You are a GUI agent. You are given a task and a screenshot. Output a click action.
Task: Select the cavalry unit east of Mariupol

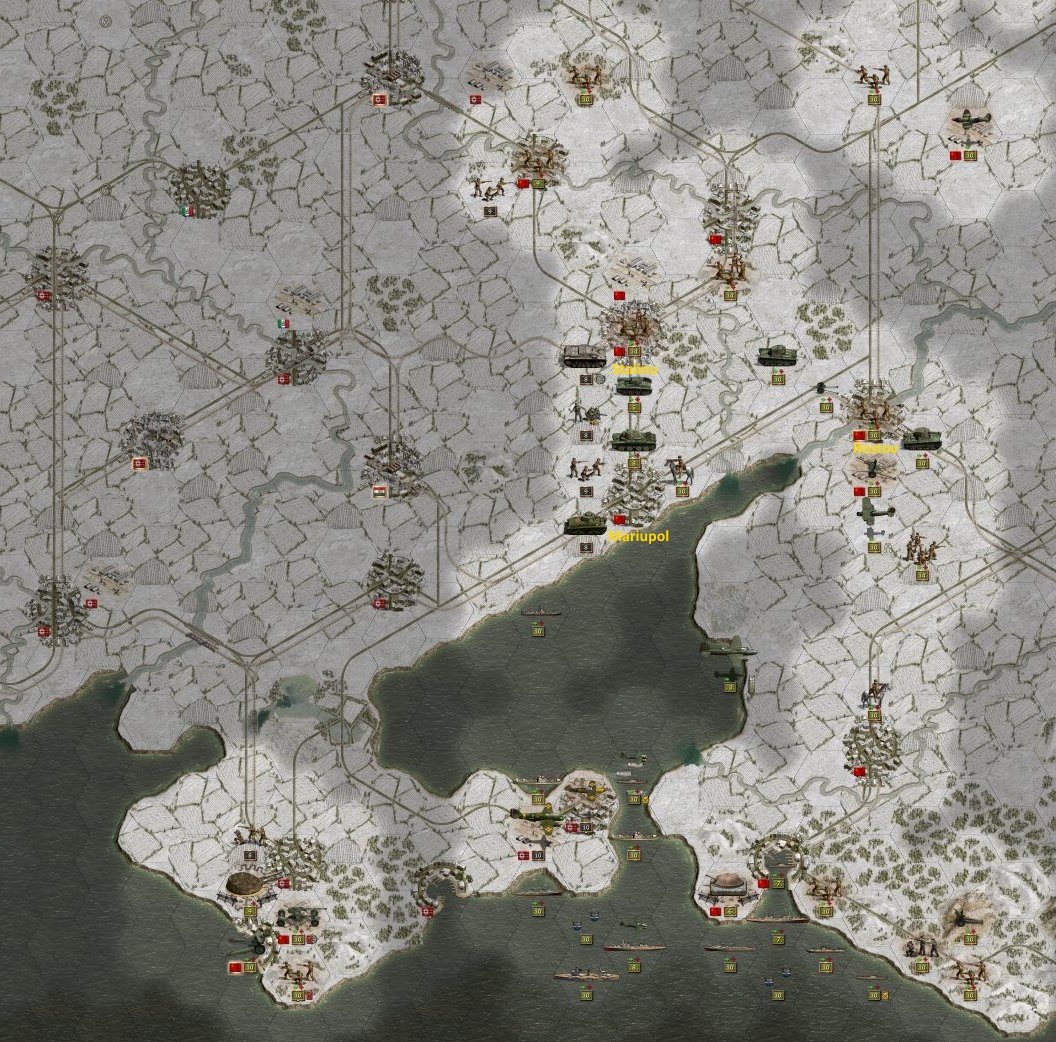pos(681,470)
